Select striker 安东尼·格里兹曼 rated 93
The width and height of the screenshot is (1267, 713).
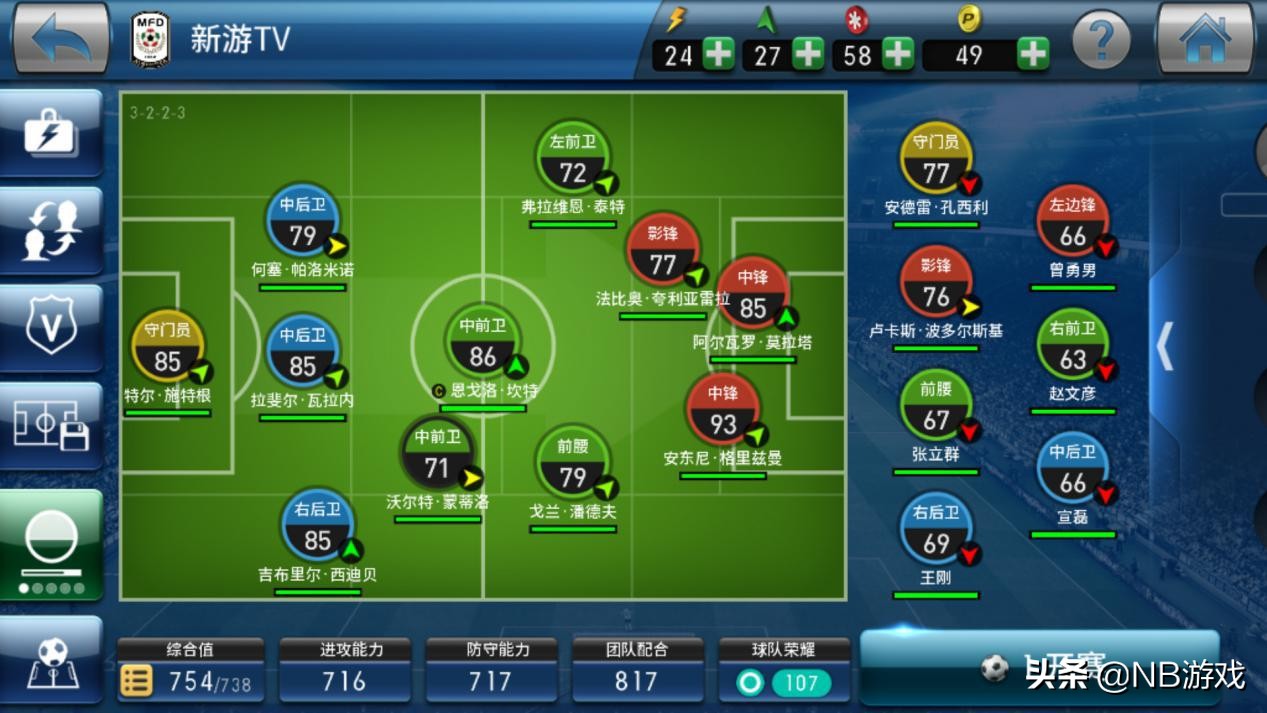coord(723,412)
